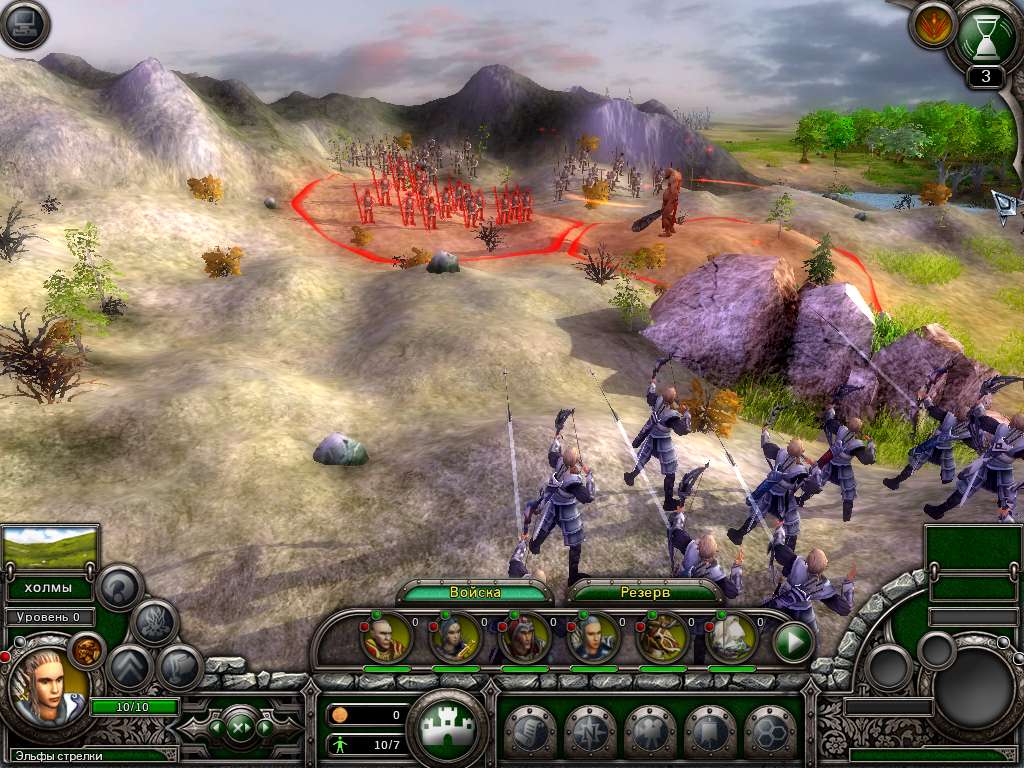Select the previous unit with left arrow

(x=215, y=727)
